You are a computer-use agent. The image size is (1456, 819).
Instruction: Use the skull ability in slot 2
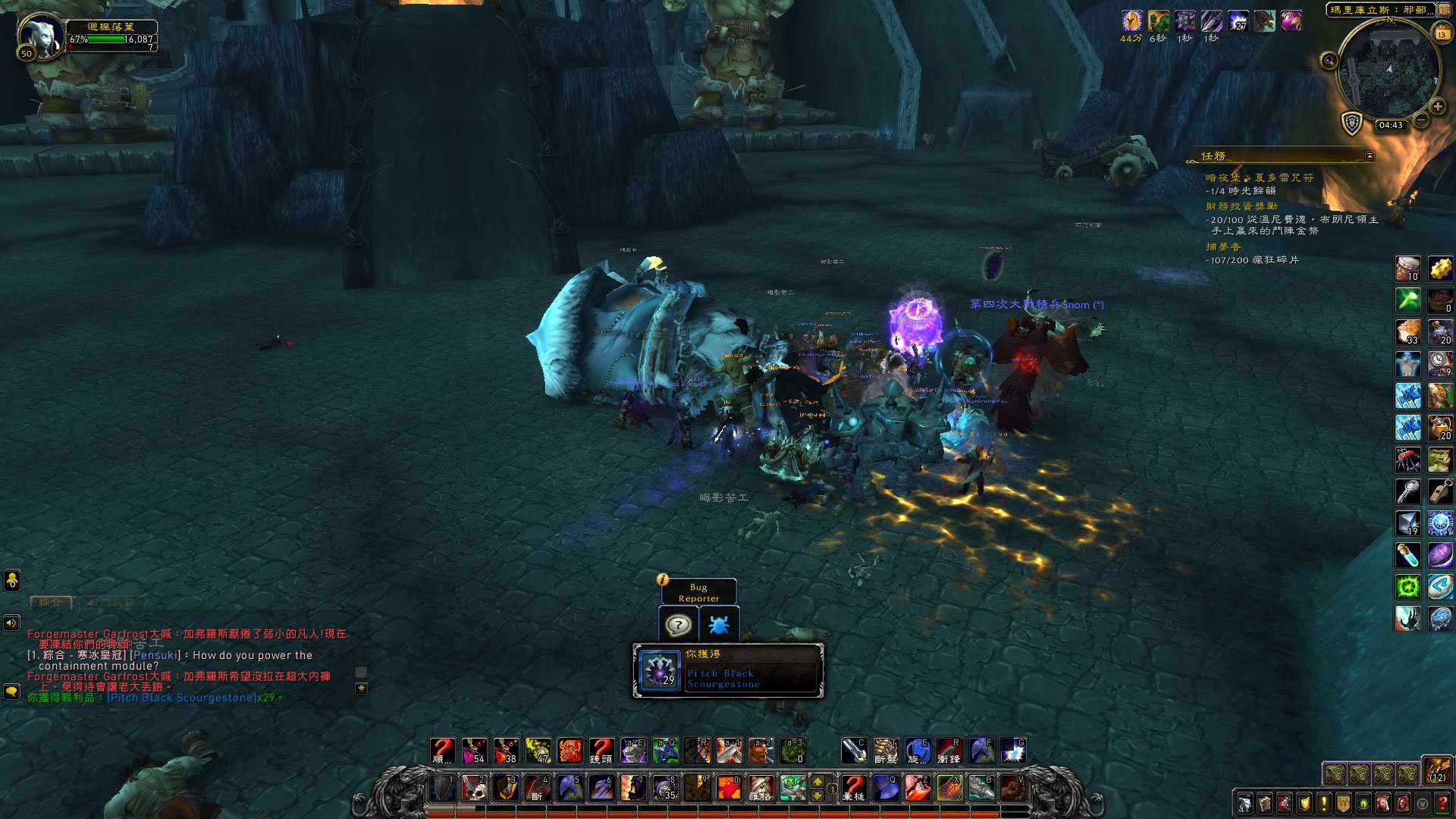click(x=475, y=789)
